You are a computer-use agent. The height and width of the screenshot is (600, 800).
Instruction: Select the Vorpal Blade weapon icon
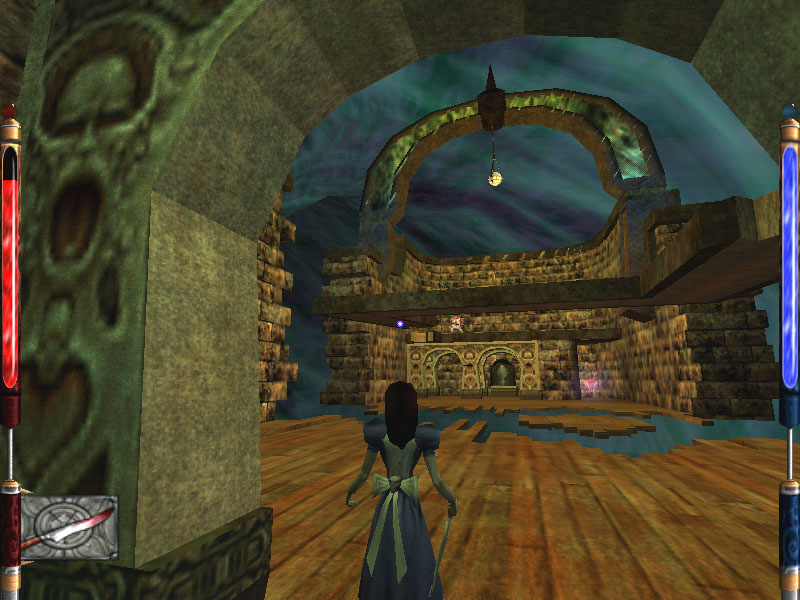click(68, 527)
